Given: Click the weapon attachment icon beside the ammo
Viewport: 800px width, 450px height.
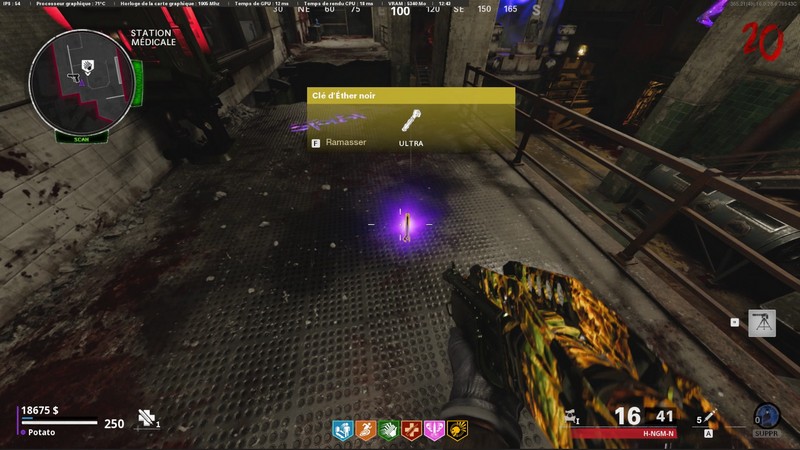Looking at the screenshot, I should pyautogui.click(x=569, y=418).
